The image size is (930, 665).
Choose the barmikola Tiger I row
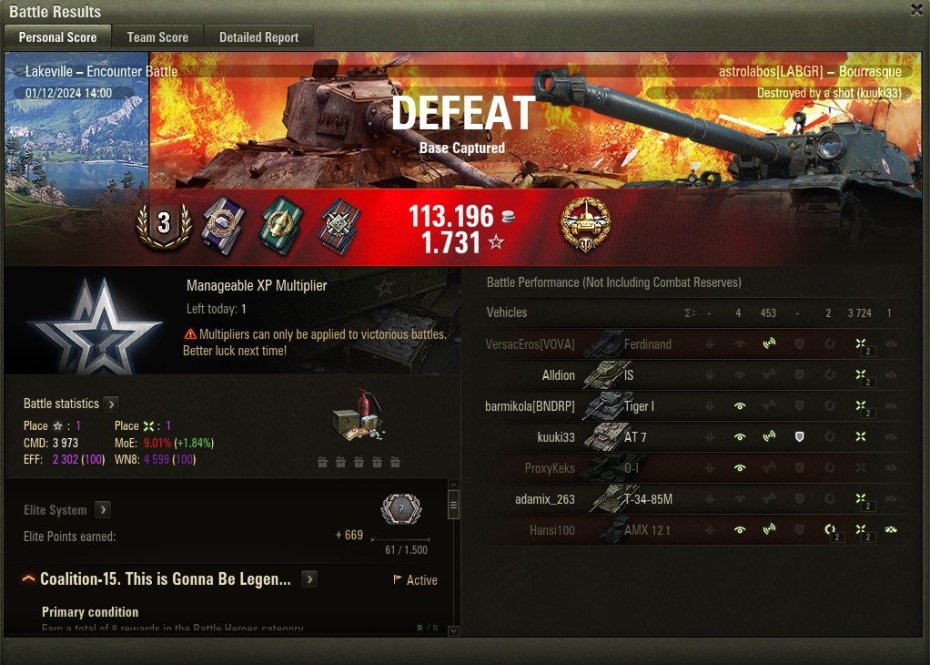coord(690,406)
